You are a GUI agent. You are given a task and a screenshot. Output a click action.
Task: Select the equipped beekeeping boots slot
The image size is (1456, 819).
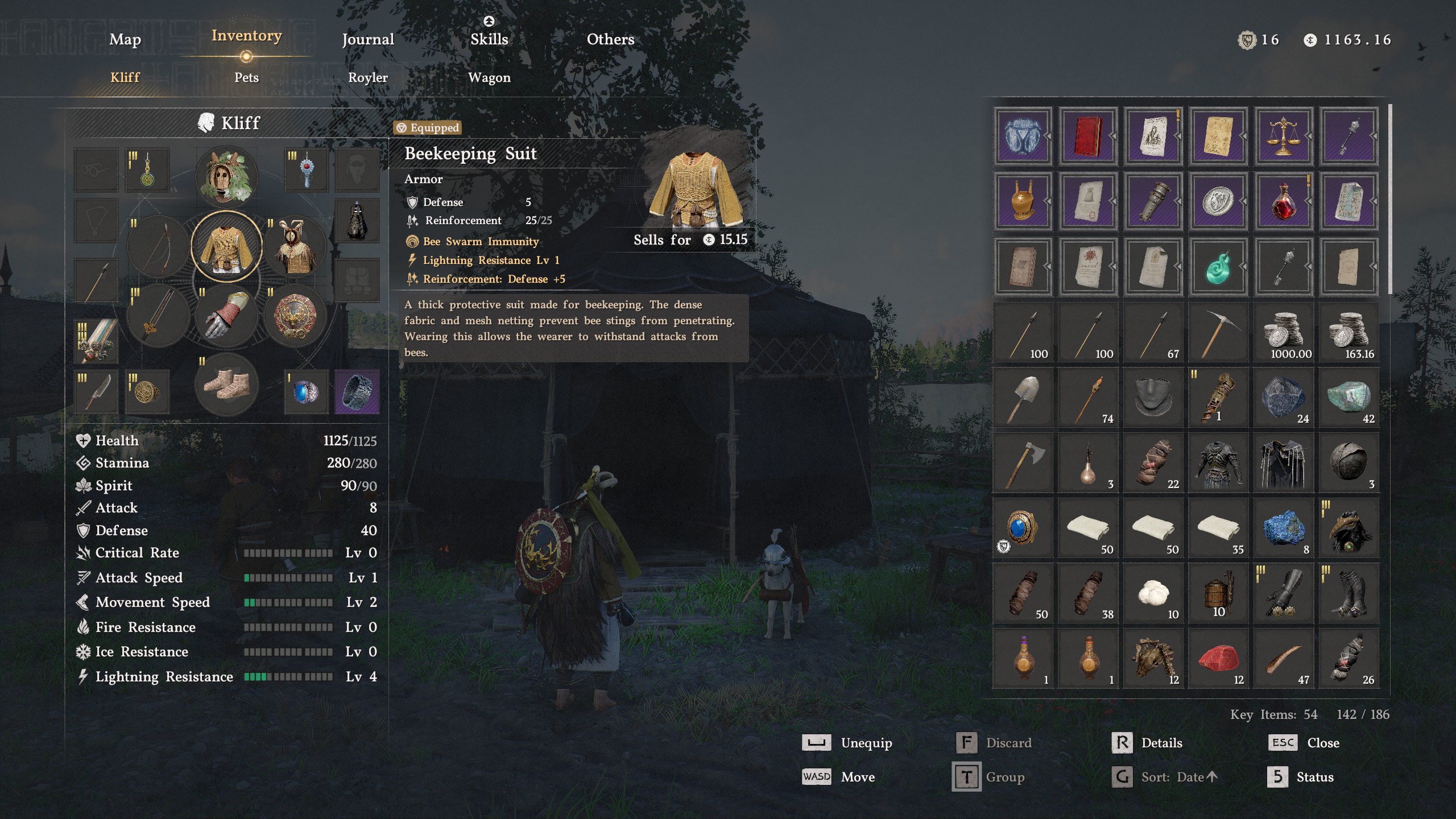point(226,384)
